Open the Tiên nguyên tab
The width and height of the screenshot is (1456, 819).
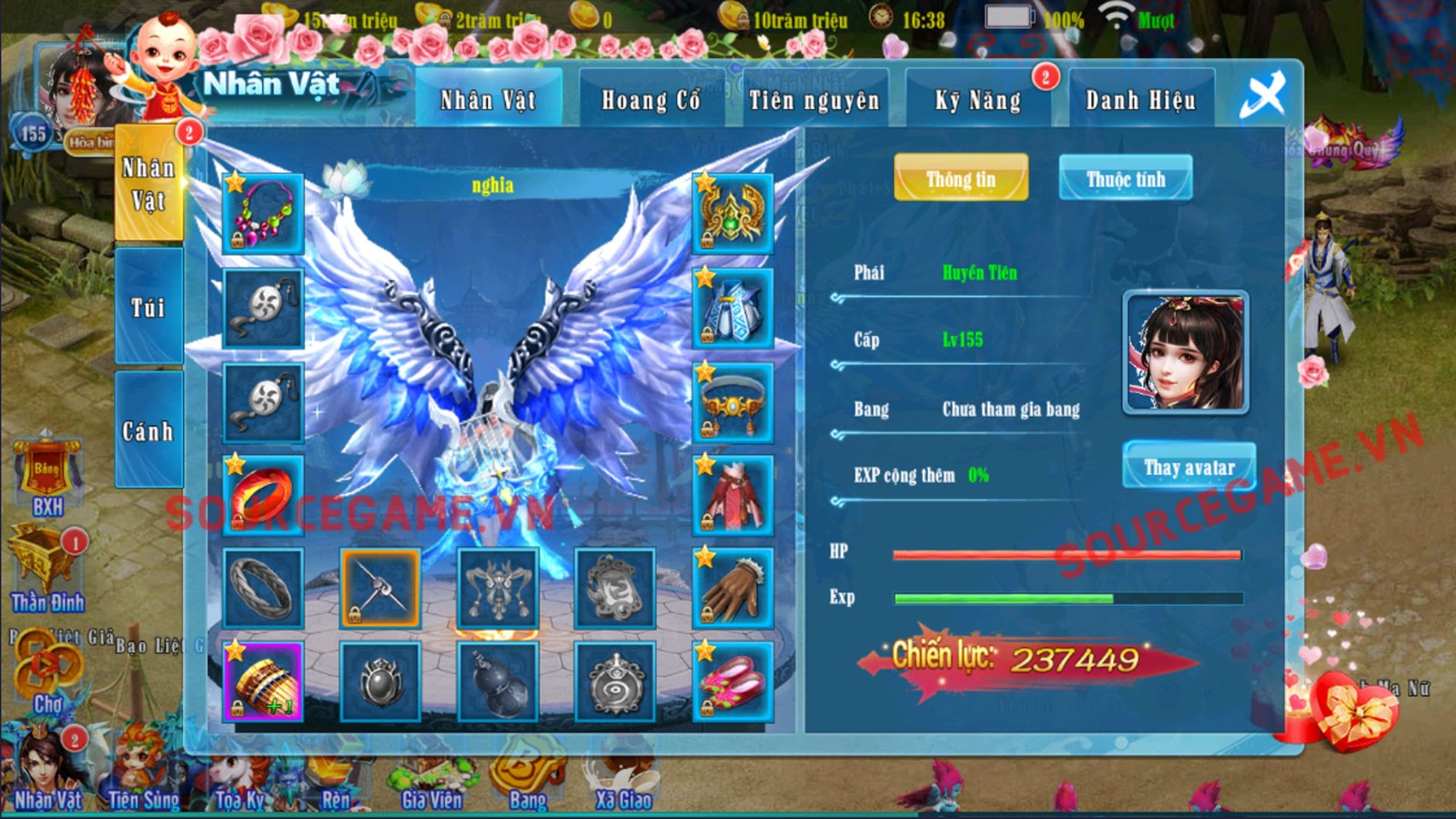pyautogui.click(x=814, y=100)
